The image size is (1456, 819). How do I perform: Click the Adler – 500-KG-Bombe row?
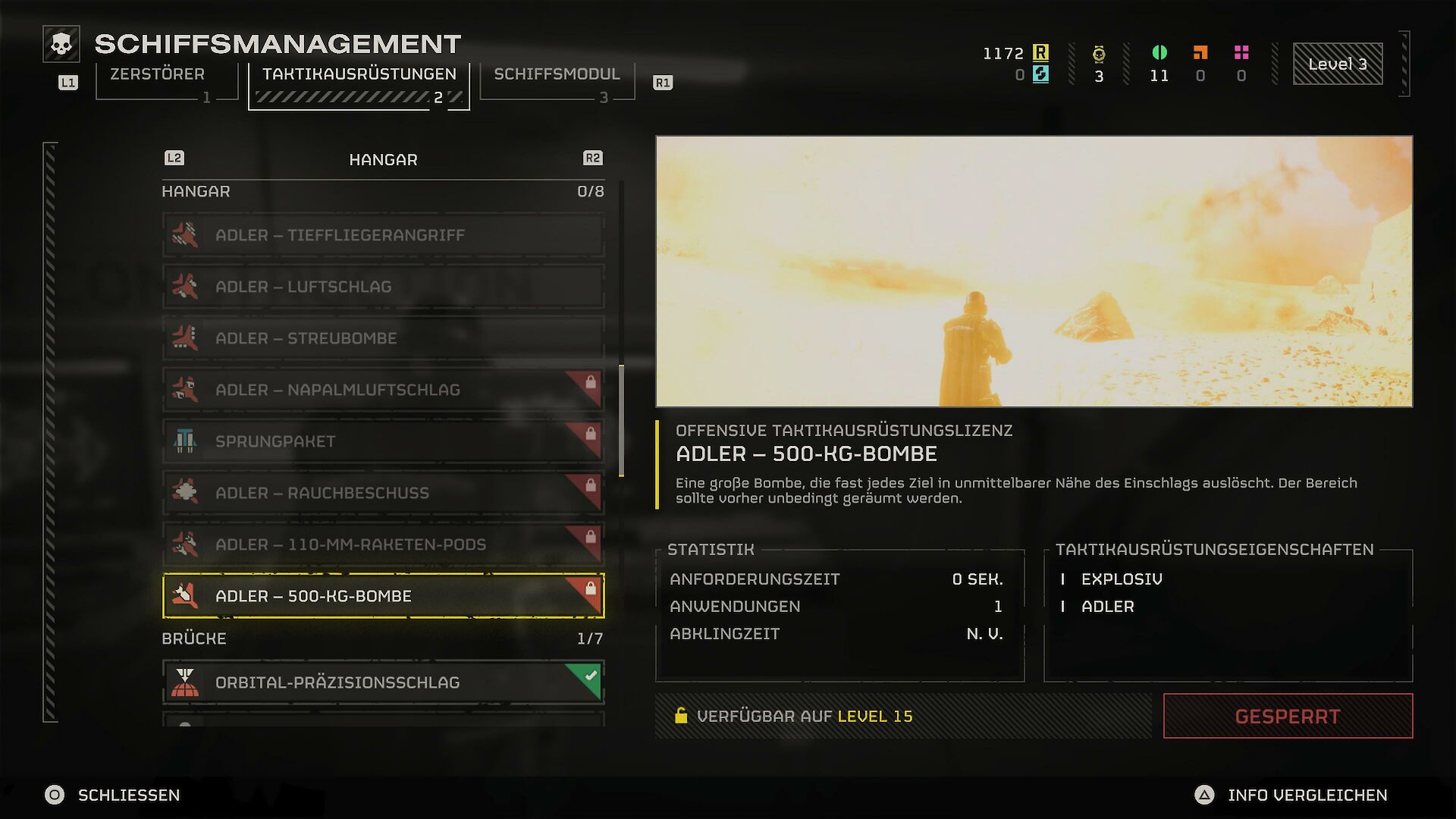click(x=383, y=596)
